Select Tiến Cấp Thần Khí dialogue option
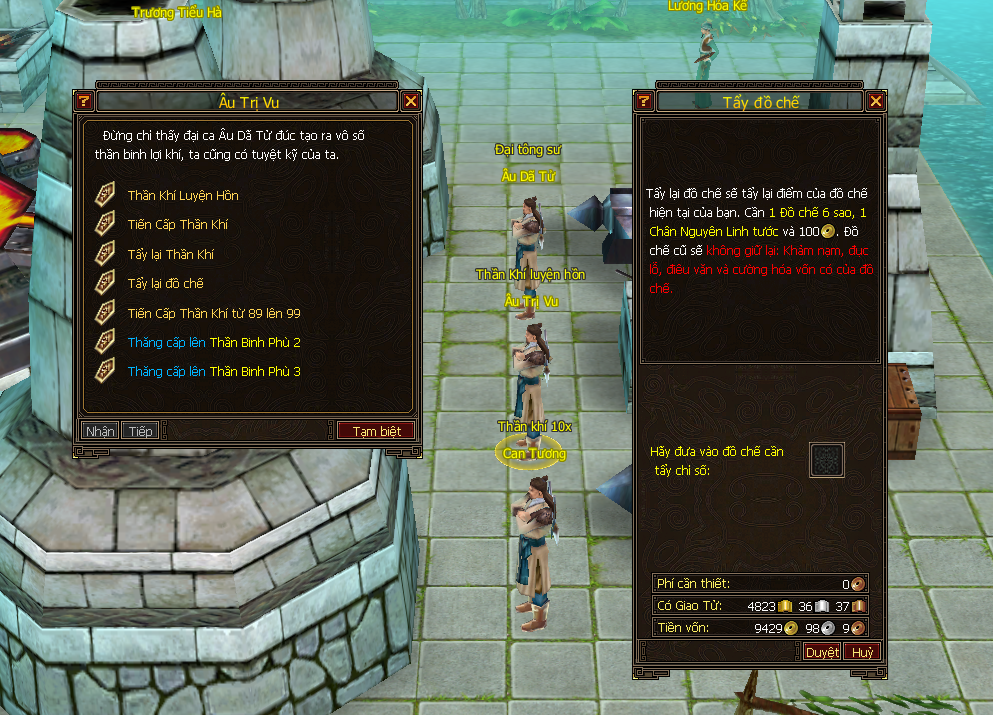The image size is (993, 715). click(178, 225)
